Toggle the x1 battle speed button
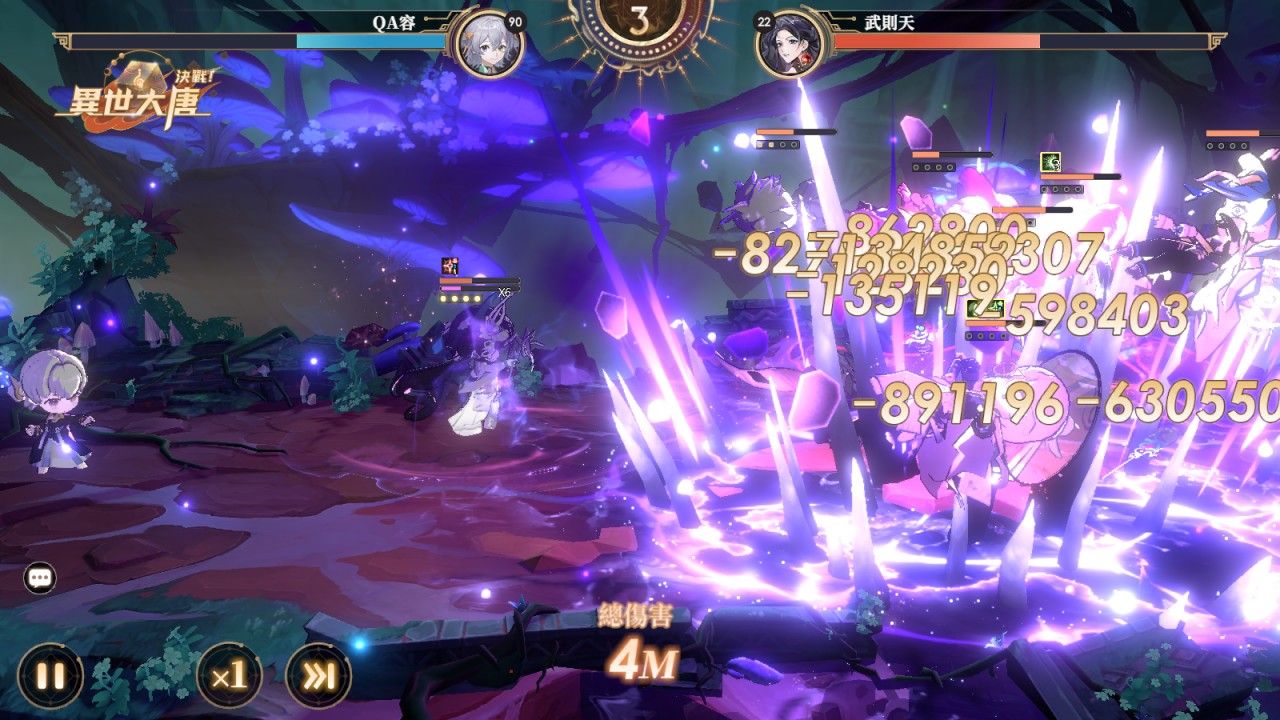The image size is (1280, 720). pyautogui.click(x=229, y=675)
